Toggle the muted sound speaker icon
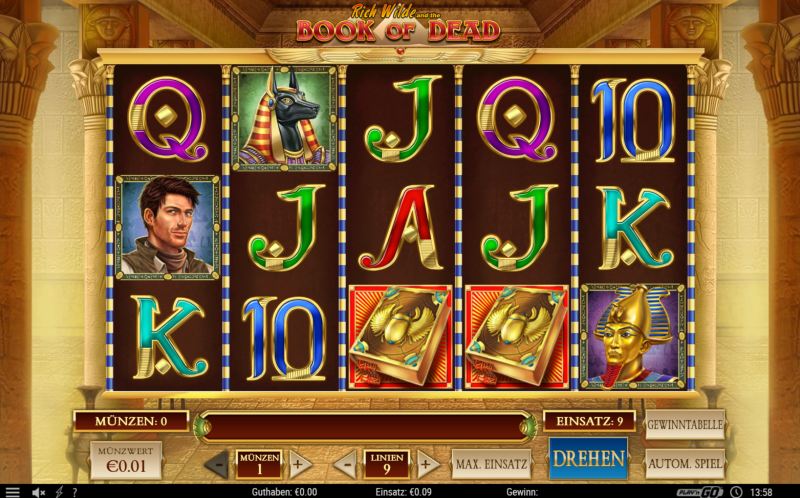Image resolution: width=800 pixels, height=498 pixels. tap(38, 491)
